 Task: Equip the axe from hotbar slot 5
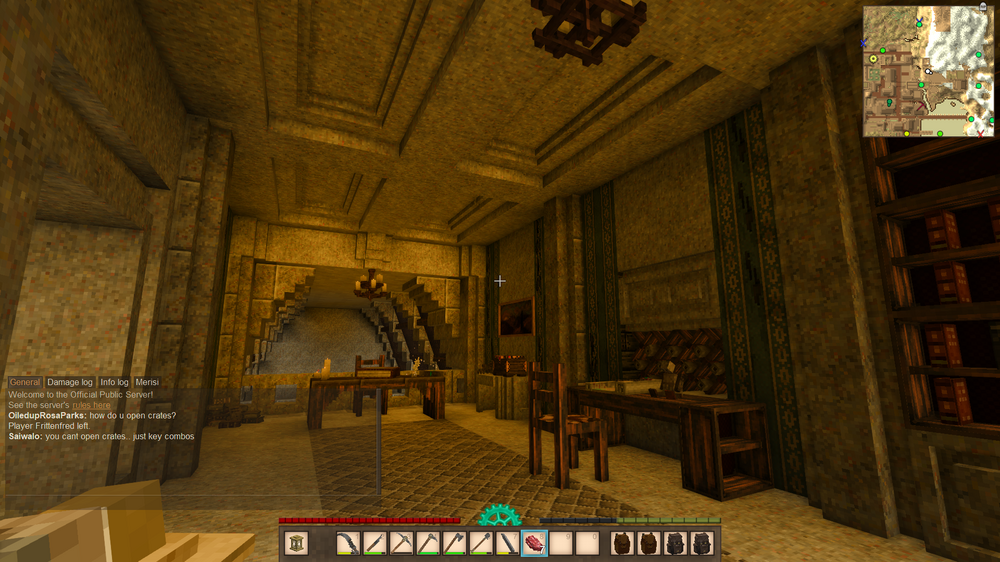453,543
